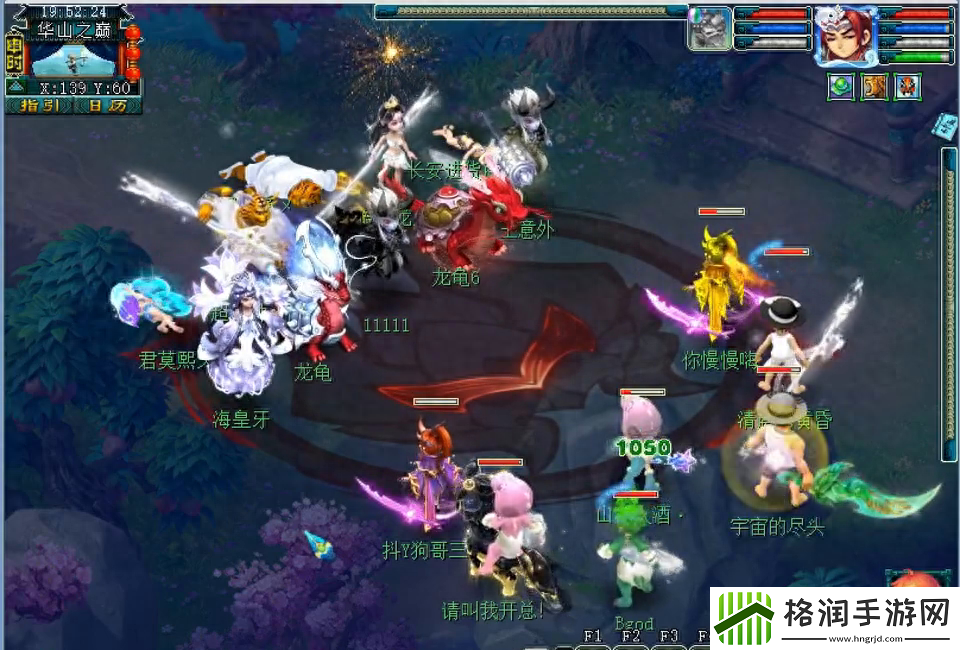
Task: Open the blue book icon at right edge
Action: click(946, 124)
